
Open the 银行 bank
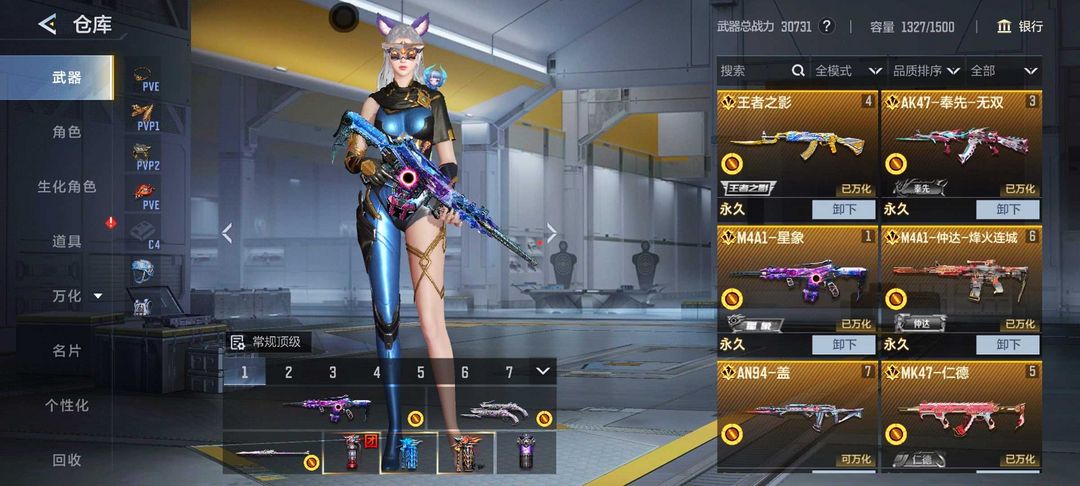click(1020, 26)
